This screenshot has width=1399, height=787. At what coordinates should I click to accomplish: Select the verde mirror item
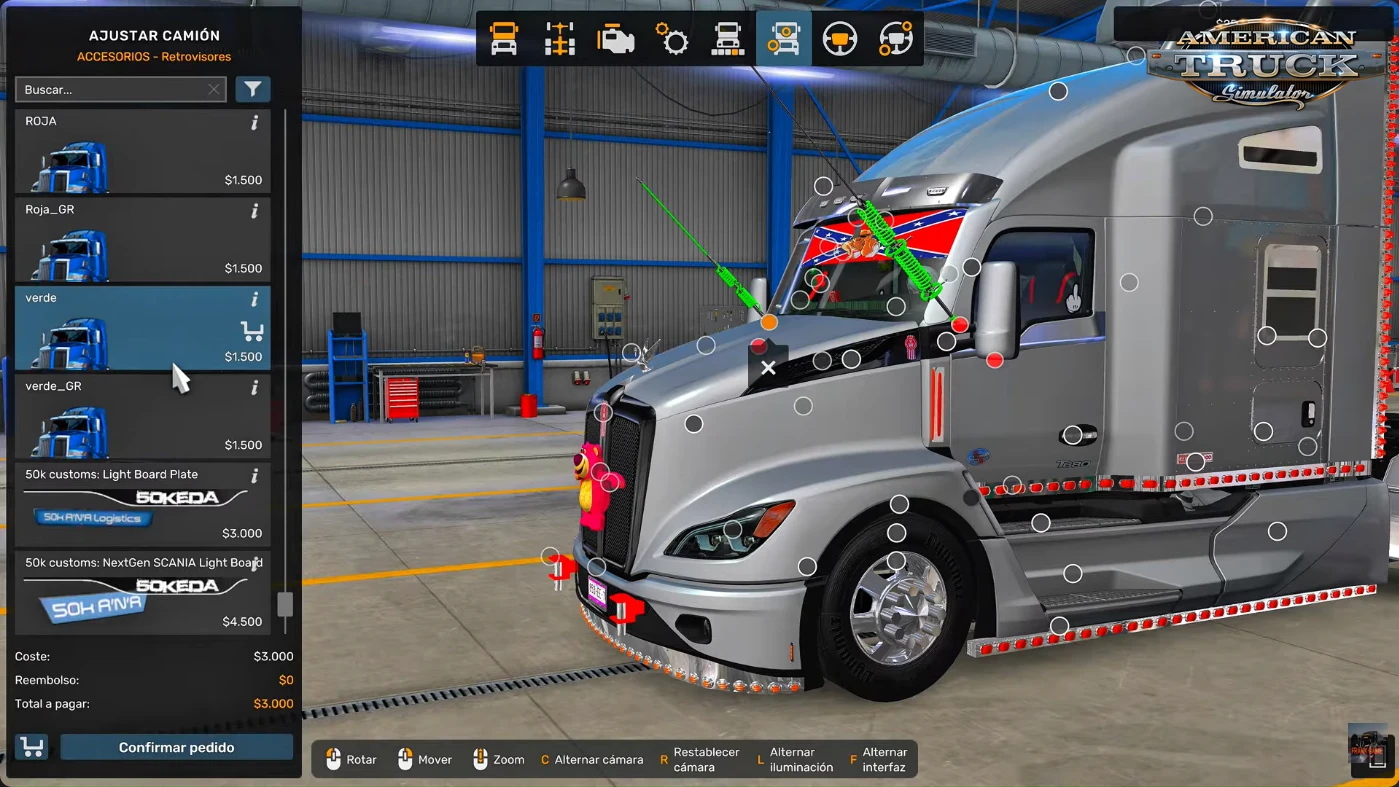142,328
